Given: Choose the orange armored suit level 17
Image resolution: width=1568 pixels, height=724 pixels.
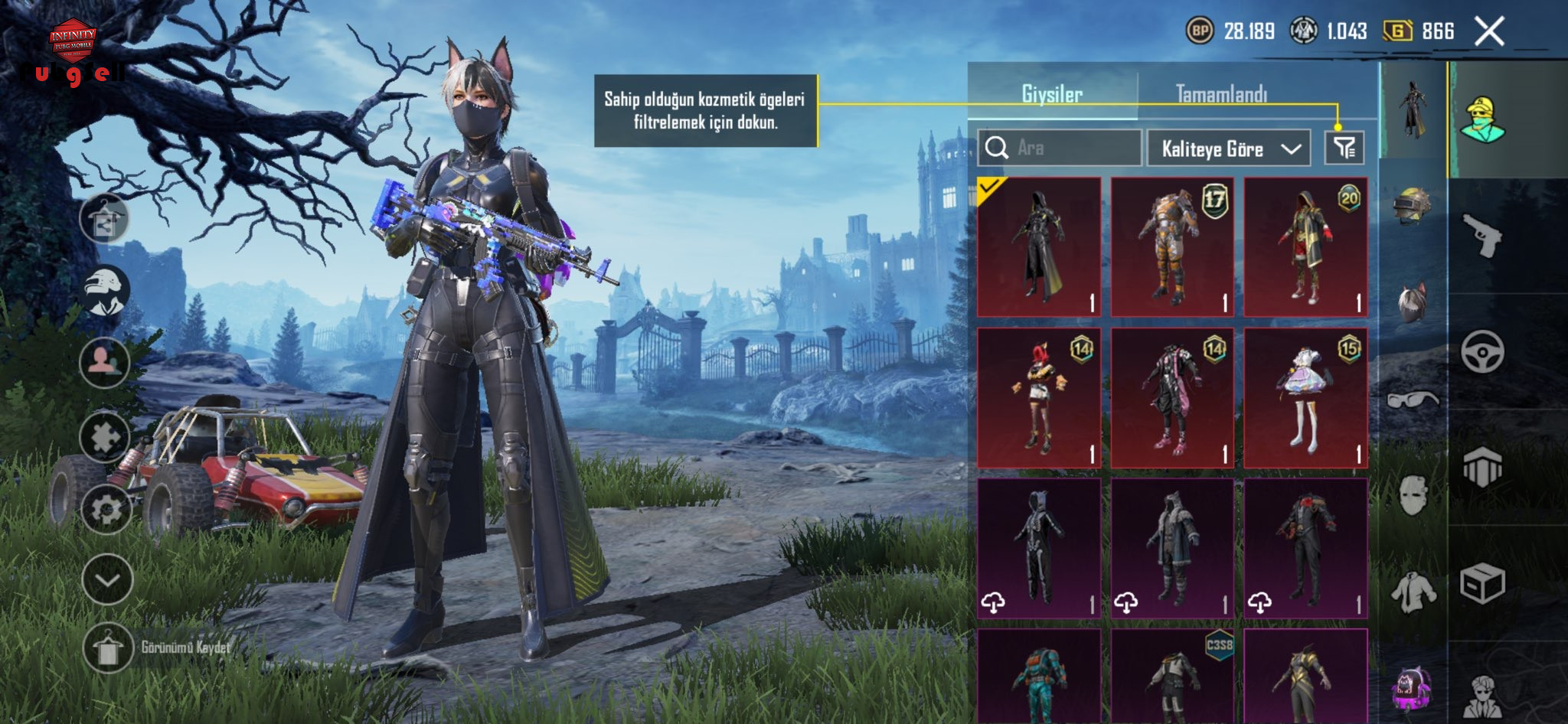Looking at the screenshot, I should pyautogui.click(x=1172, y=246).
